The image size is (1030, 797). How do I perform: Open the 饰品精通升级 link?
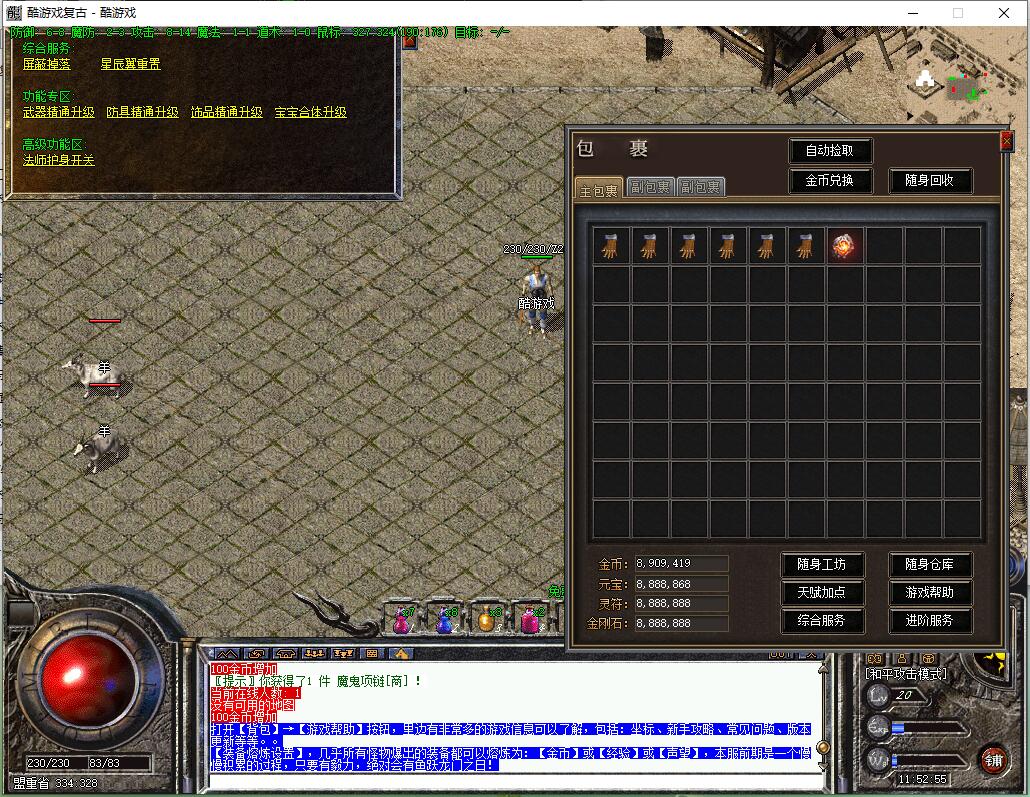click(x=227, y=112)
